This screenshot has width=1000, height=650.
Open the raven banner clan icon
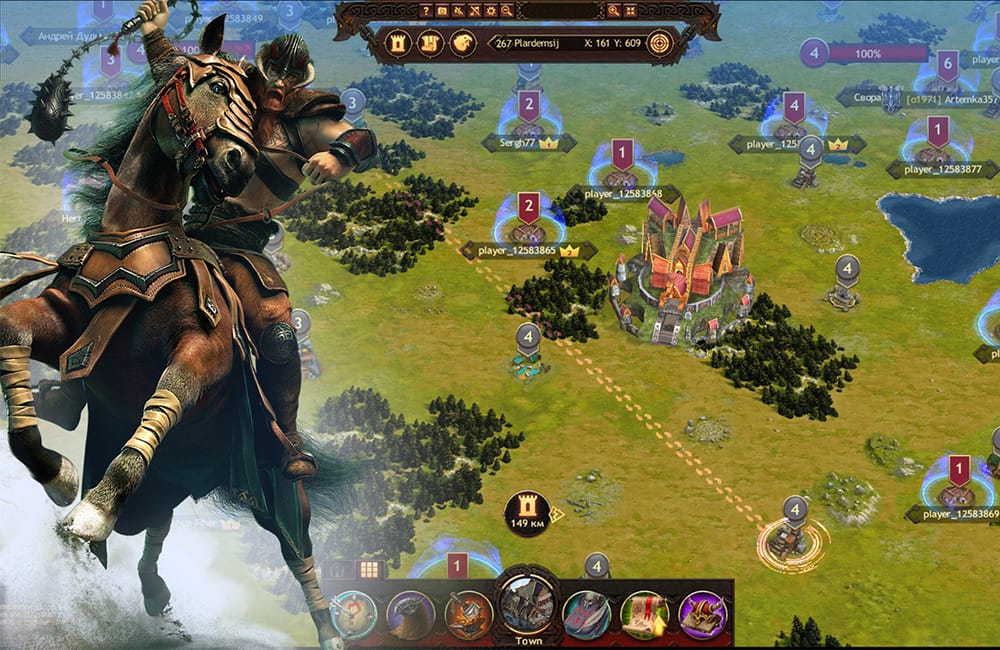[586, 614]
